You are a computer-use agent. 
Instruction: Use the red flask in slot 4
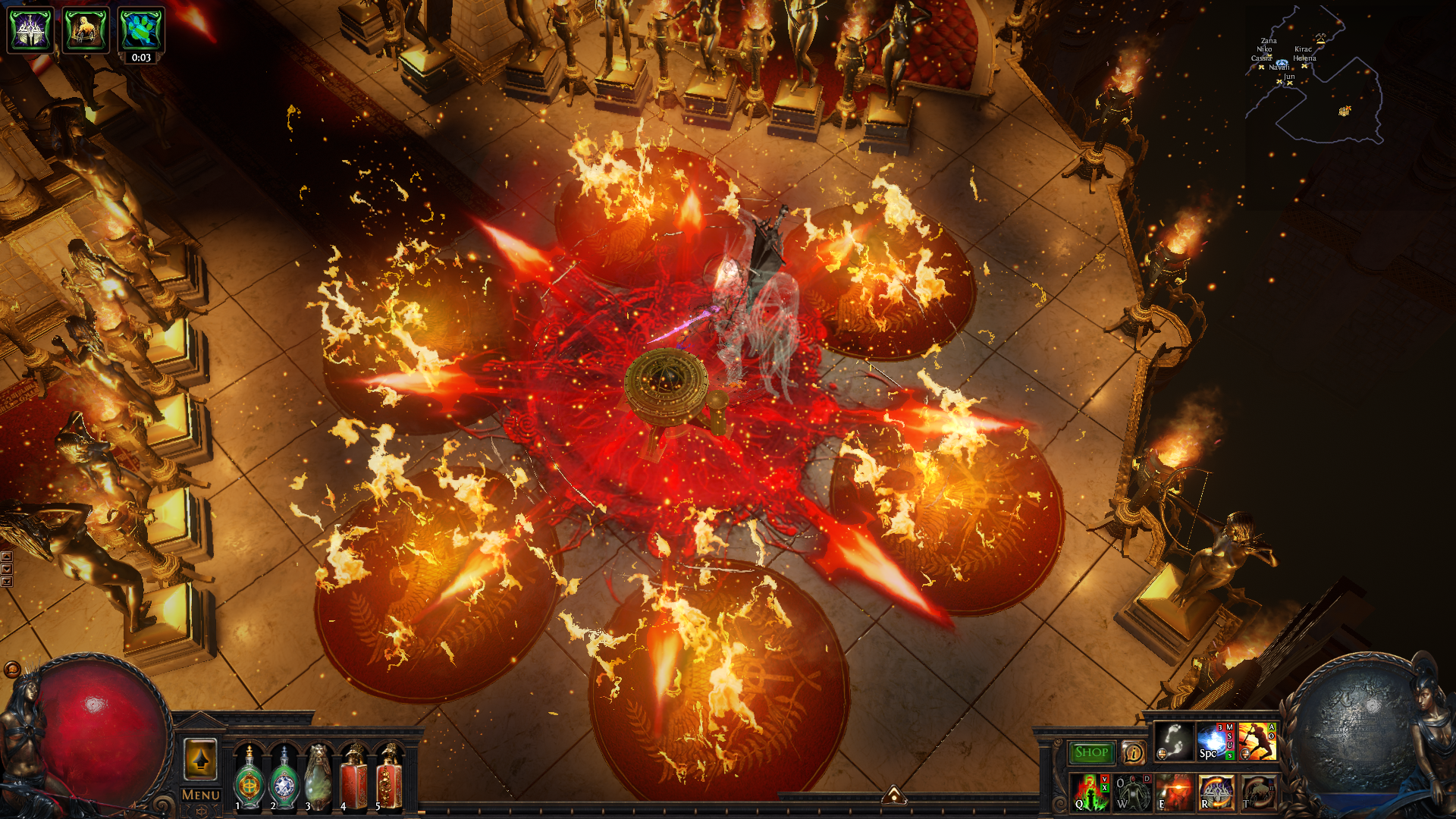click(x=354, y=777)
